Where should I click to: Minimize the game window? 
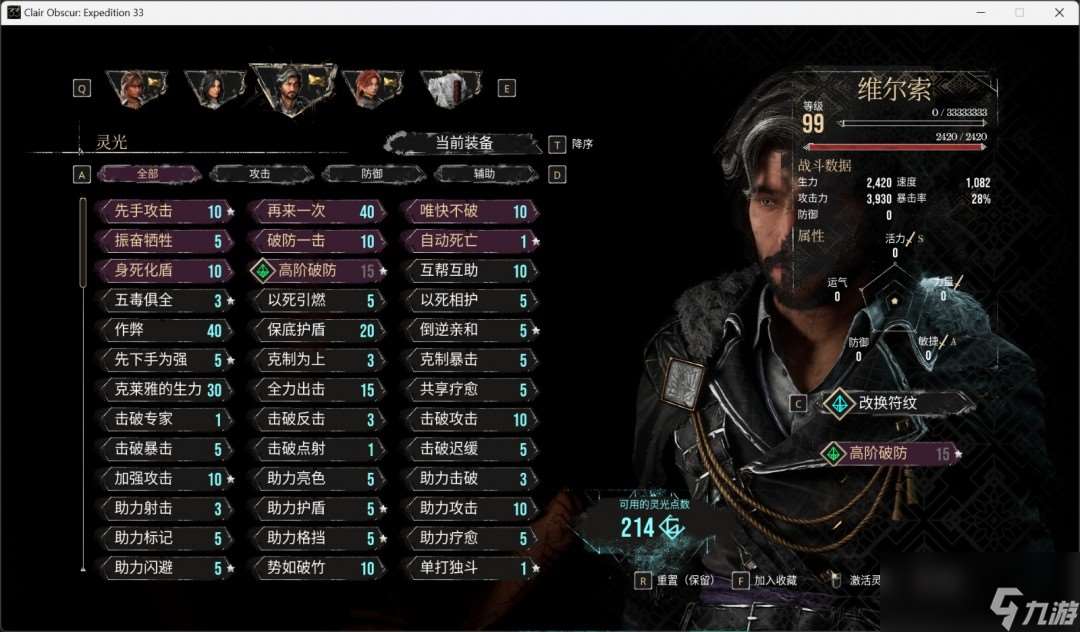coord(981,12)
